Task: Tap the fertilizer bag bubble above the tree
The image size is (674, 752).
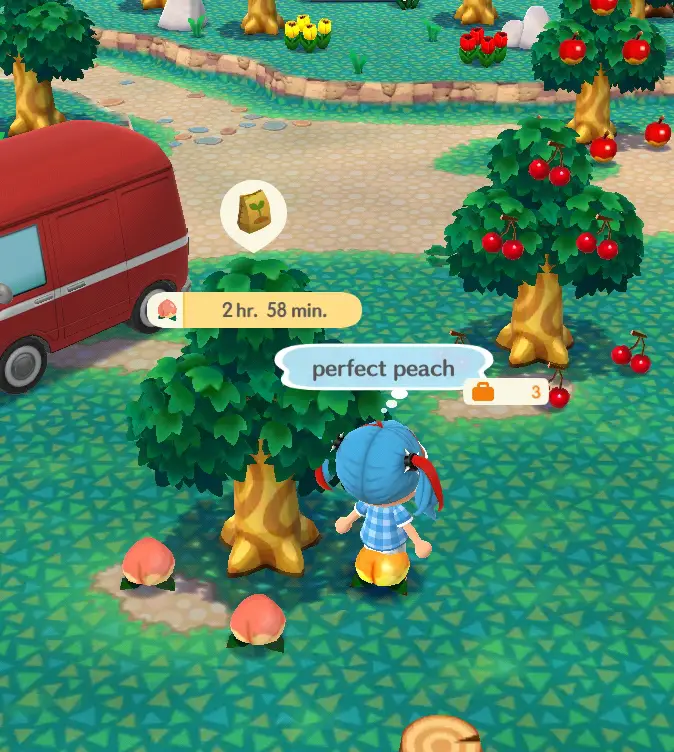Action: [253, 213]
